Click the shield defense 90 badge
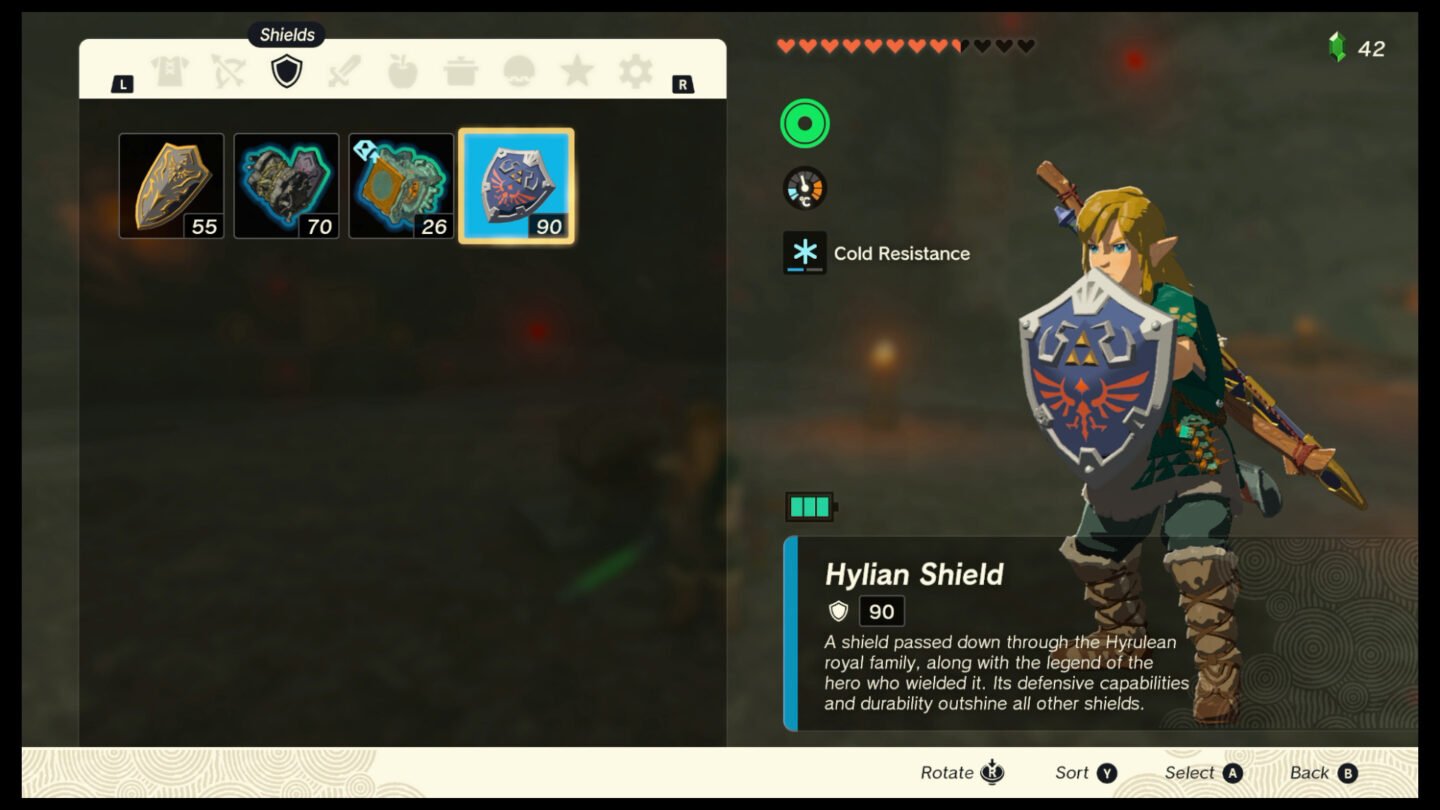Screen dimensions: 1440x810 pyautogui.click(x=880, y=611)
